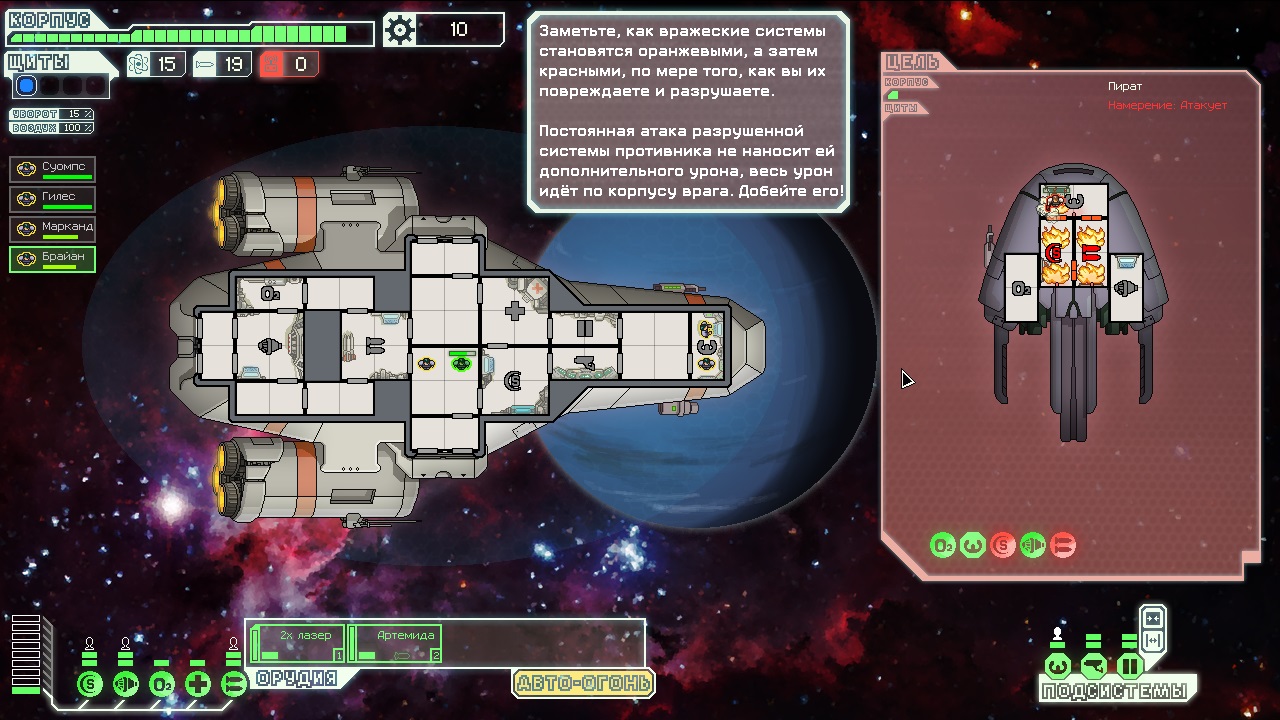Screen dimensions: 1280x720
Task: Click the oxygen O2 system icon
Action: pos(162,685)
